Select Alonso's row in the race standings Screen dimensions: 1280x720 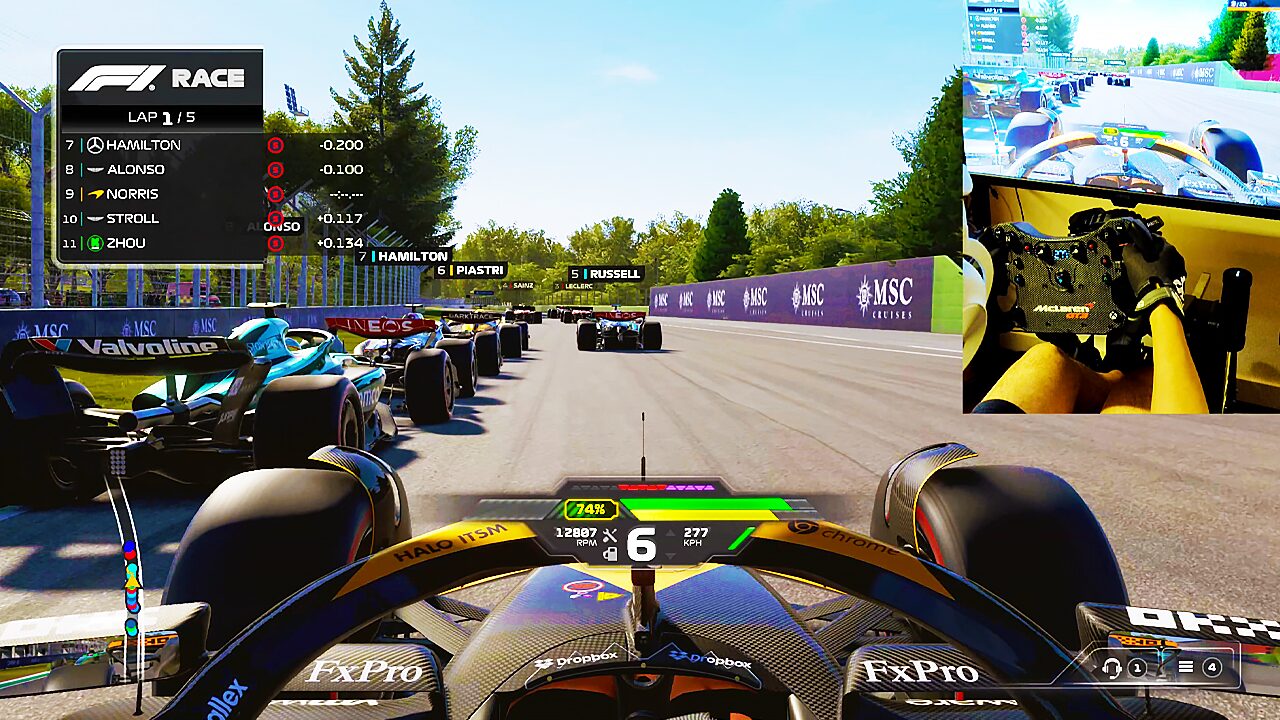coord(160,169)
